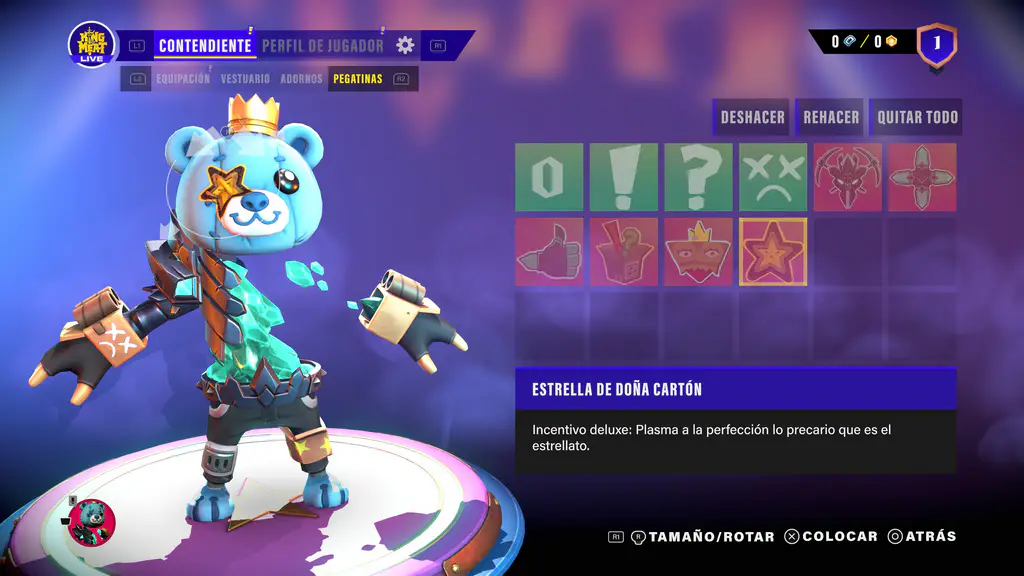Choose the horned demon mask sticker
The image size is (1024, 576).
847,177
